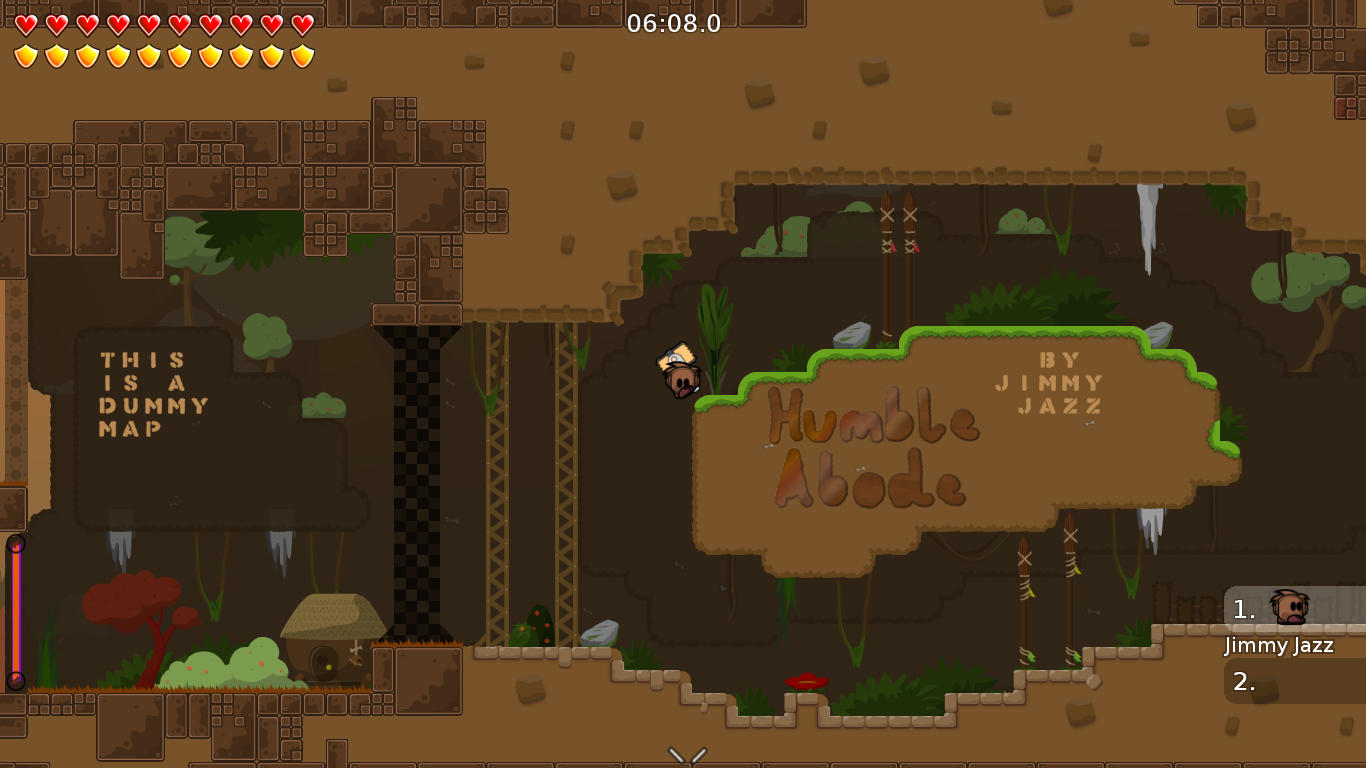Screen dimensions: 1366x768
Task: Select Jimmy Jazz's rank 1 scoreboard entry
Action: coord(1293,609)
